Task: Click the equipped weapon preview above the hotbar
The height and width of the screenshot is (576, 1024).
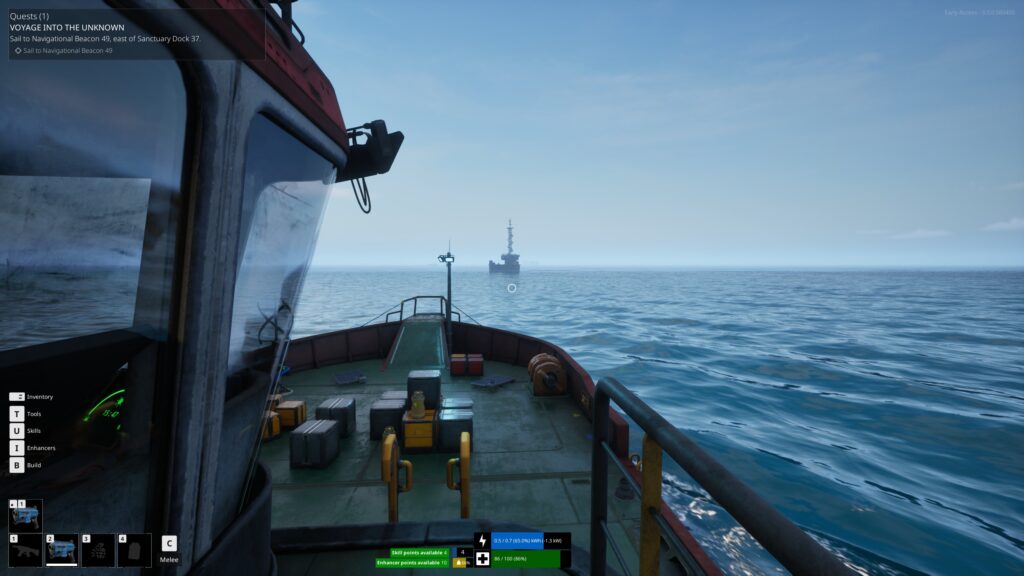Action: 26,516
